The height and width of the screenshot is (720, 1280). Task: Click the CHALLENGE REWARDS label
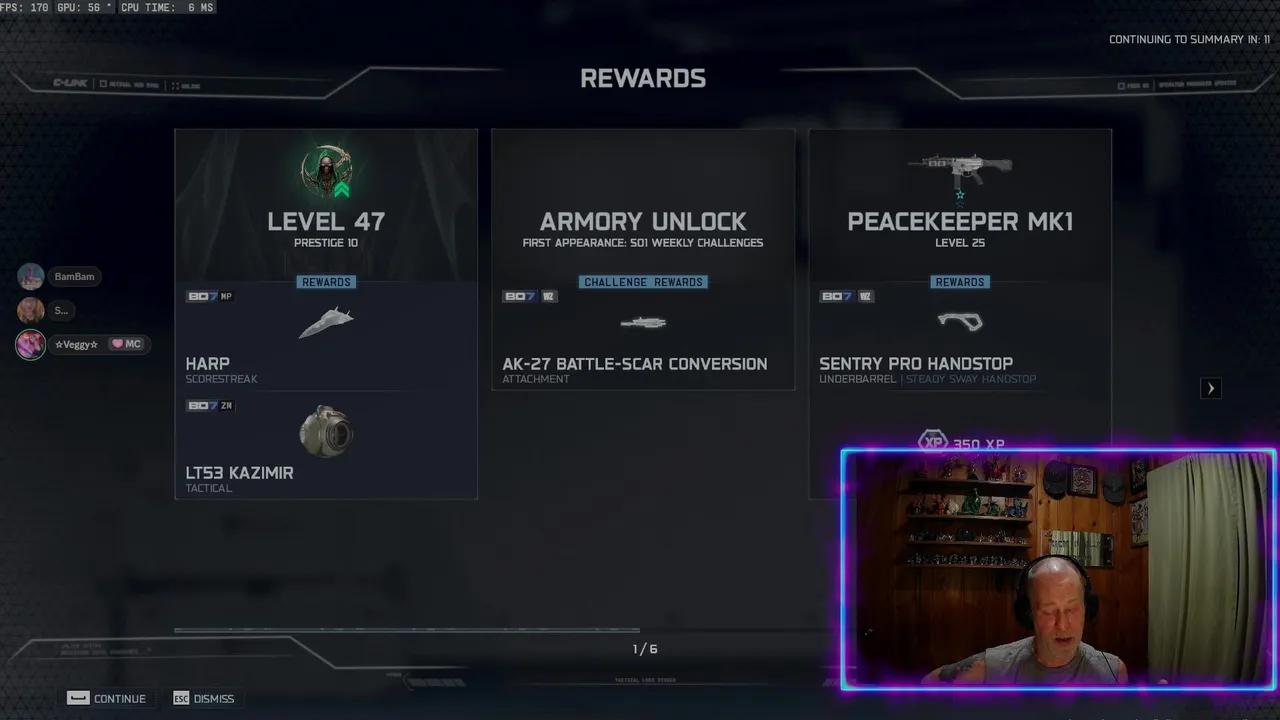point(643,281)
